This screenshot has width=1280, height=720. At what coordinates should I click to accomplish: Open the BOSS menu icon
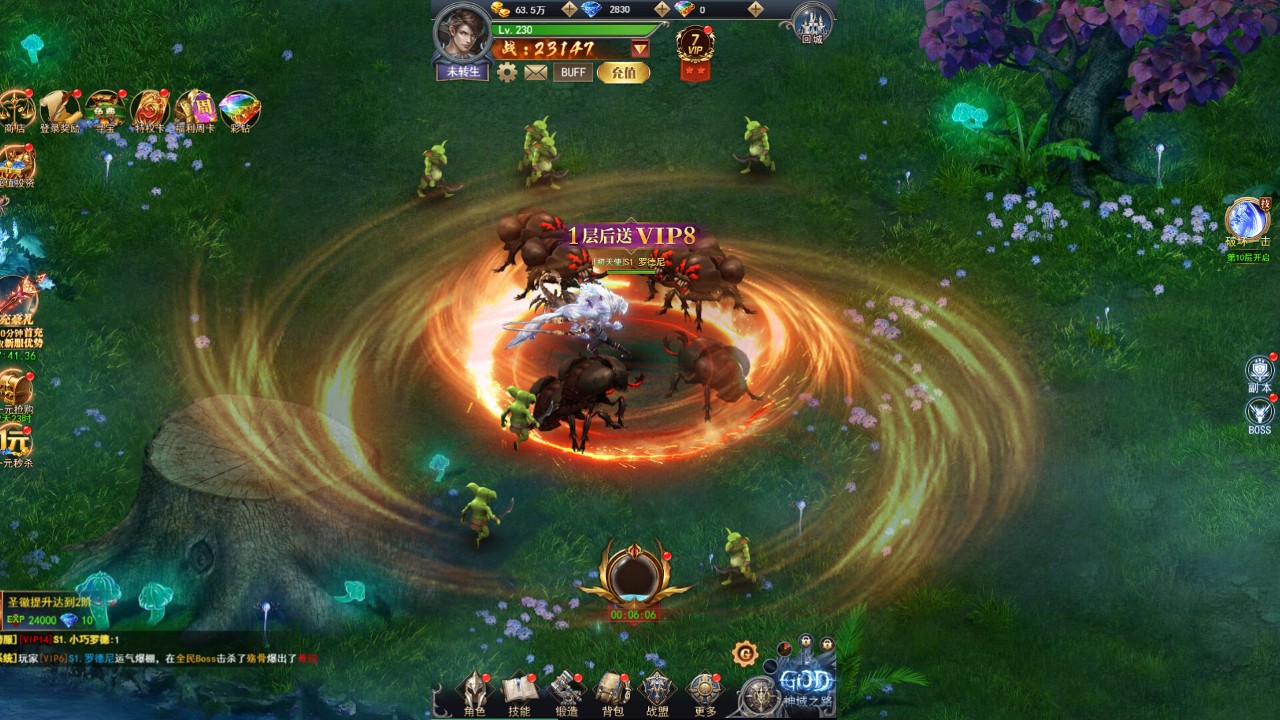1260,415
